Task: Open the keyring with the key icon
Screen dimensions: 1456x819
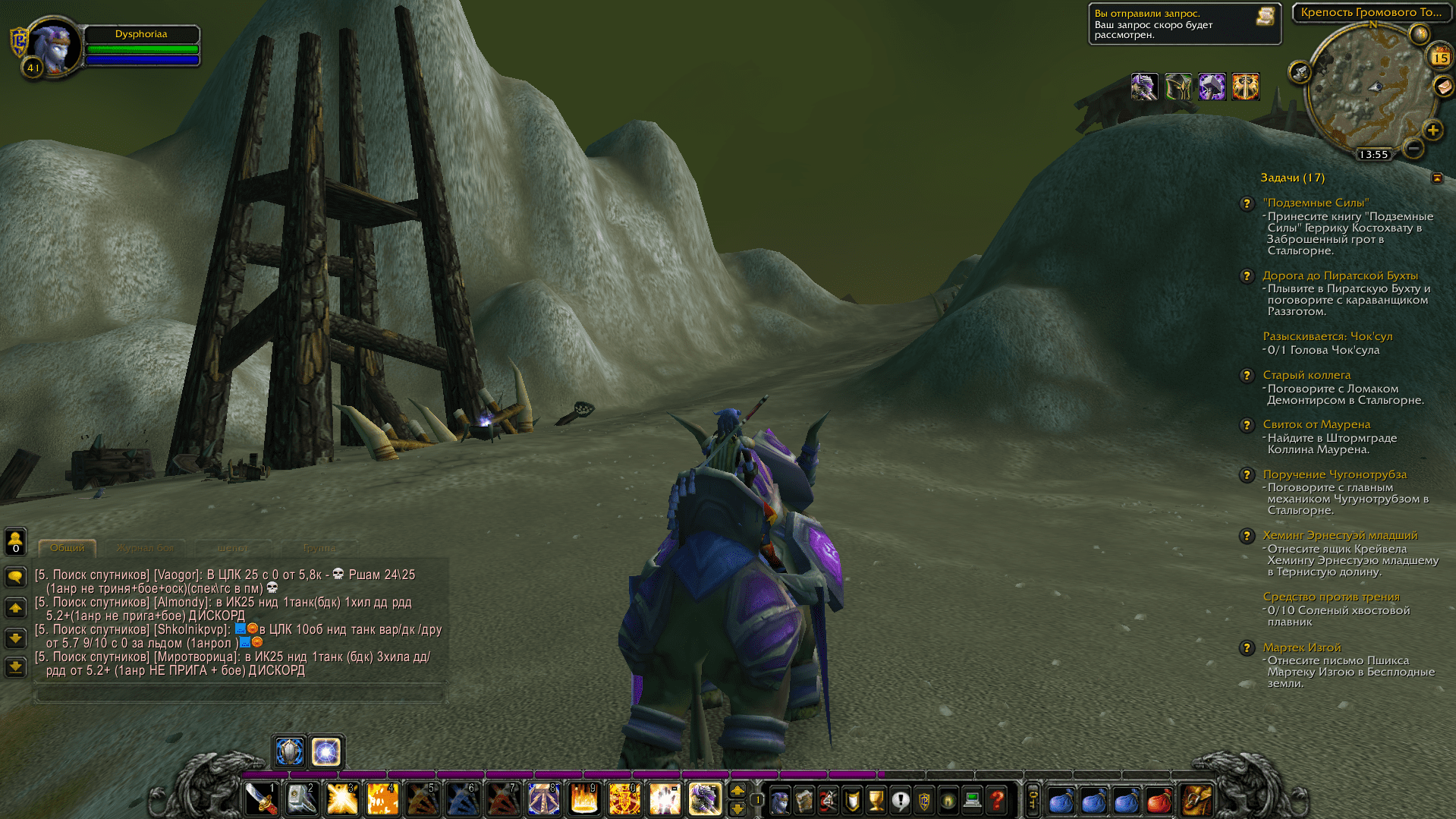Action: (1033, 800)
